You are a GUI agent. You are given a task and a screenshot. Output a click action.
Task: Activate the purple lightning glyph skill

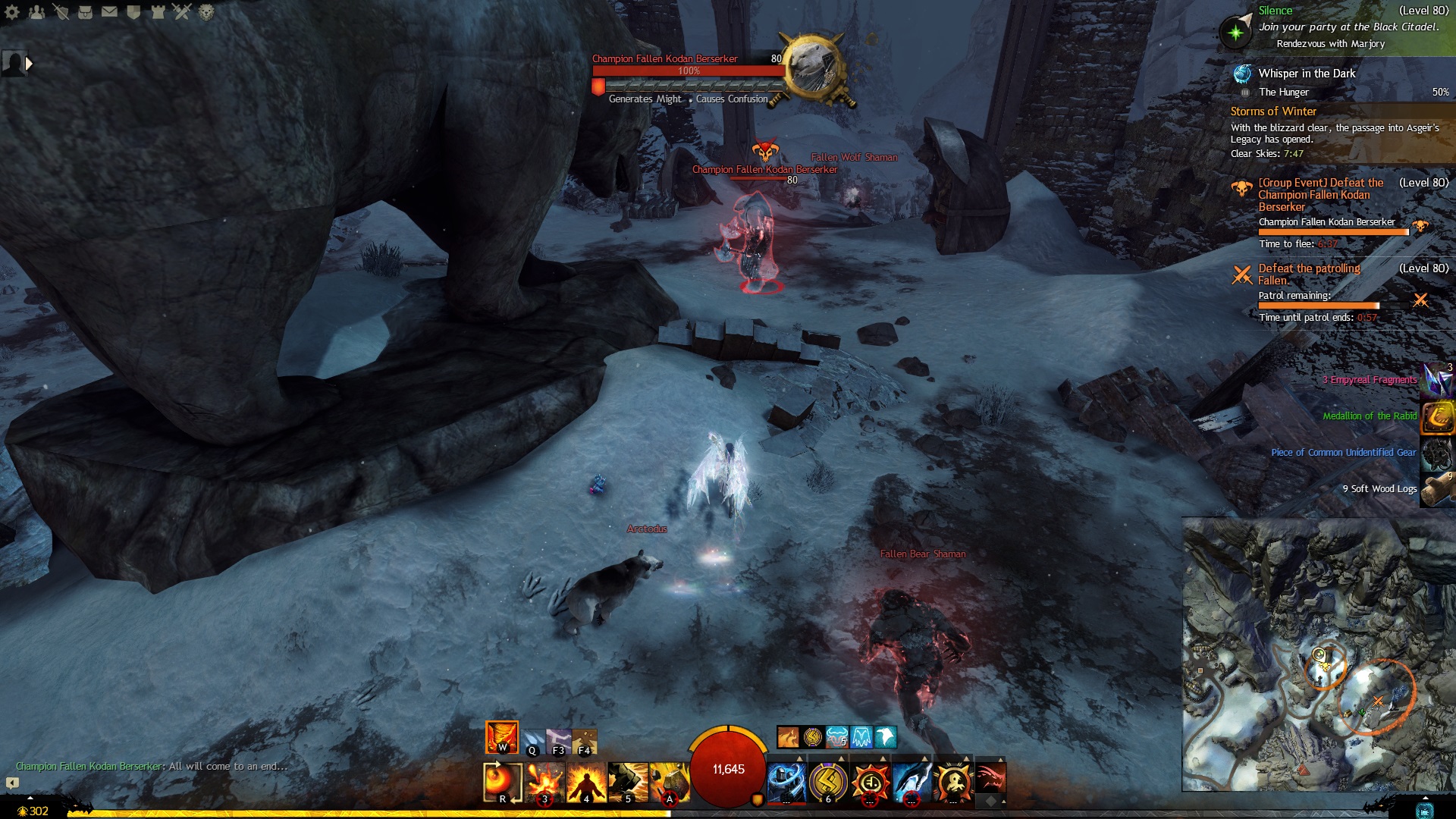[828, 781]
